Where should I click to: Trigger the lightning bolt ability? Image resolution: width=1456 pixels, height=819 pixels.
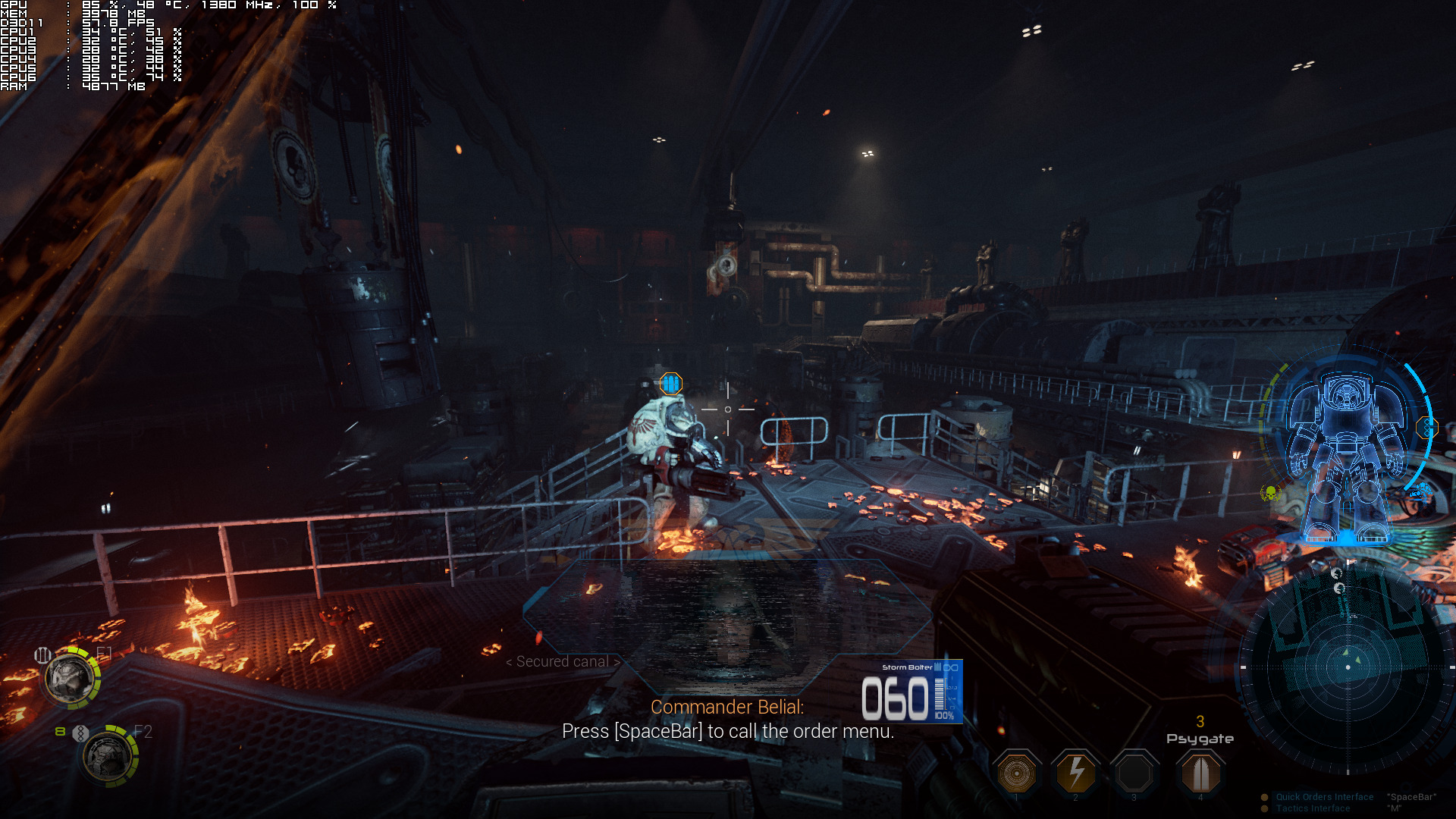coord(1075,773)
